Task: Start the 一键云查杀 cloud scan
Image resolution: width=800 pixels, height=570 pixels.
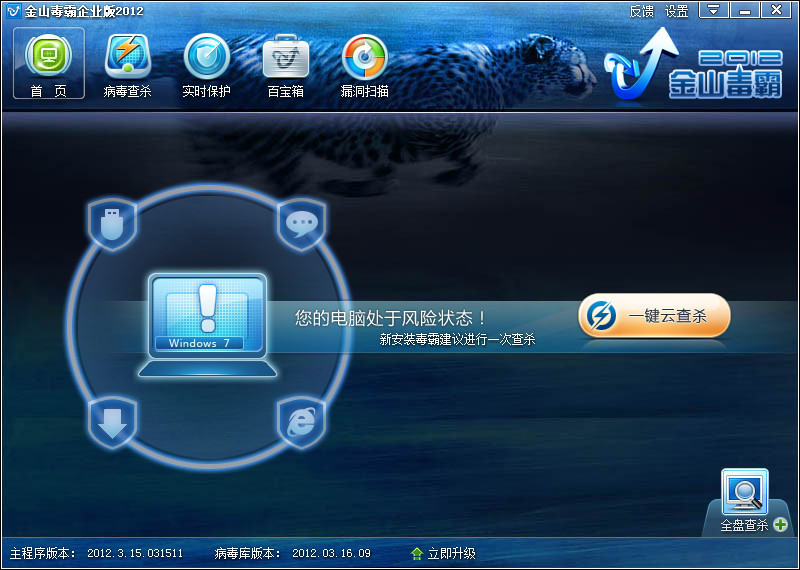Action: click(x=655, y=316)
